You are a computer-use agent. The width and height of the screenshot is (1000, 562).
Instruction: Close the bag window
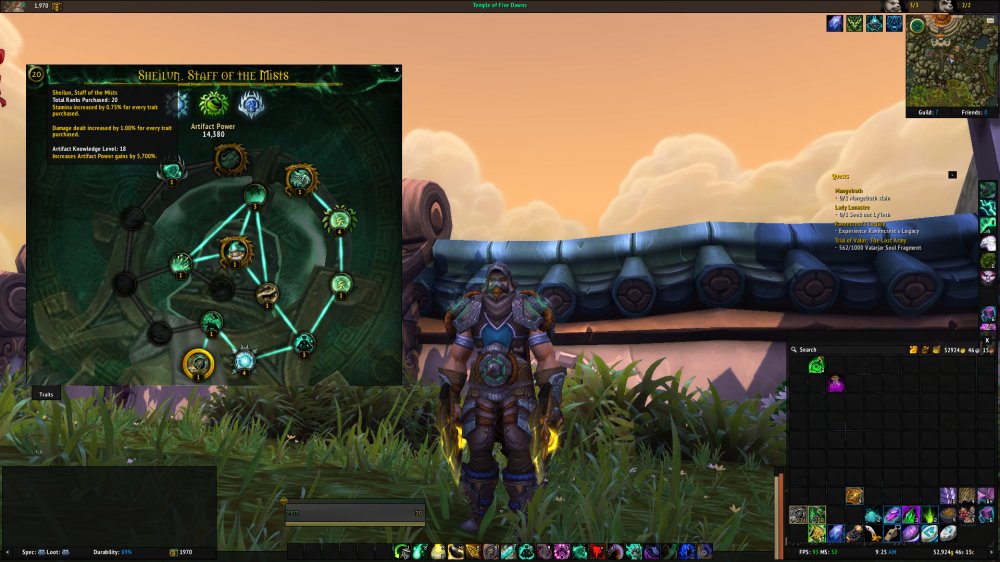[987, 340]
